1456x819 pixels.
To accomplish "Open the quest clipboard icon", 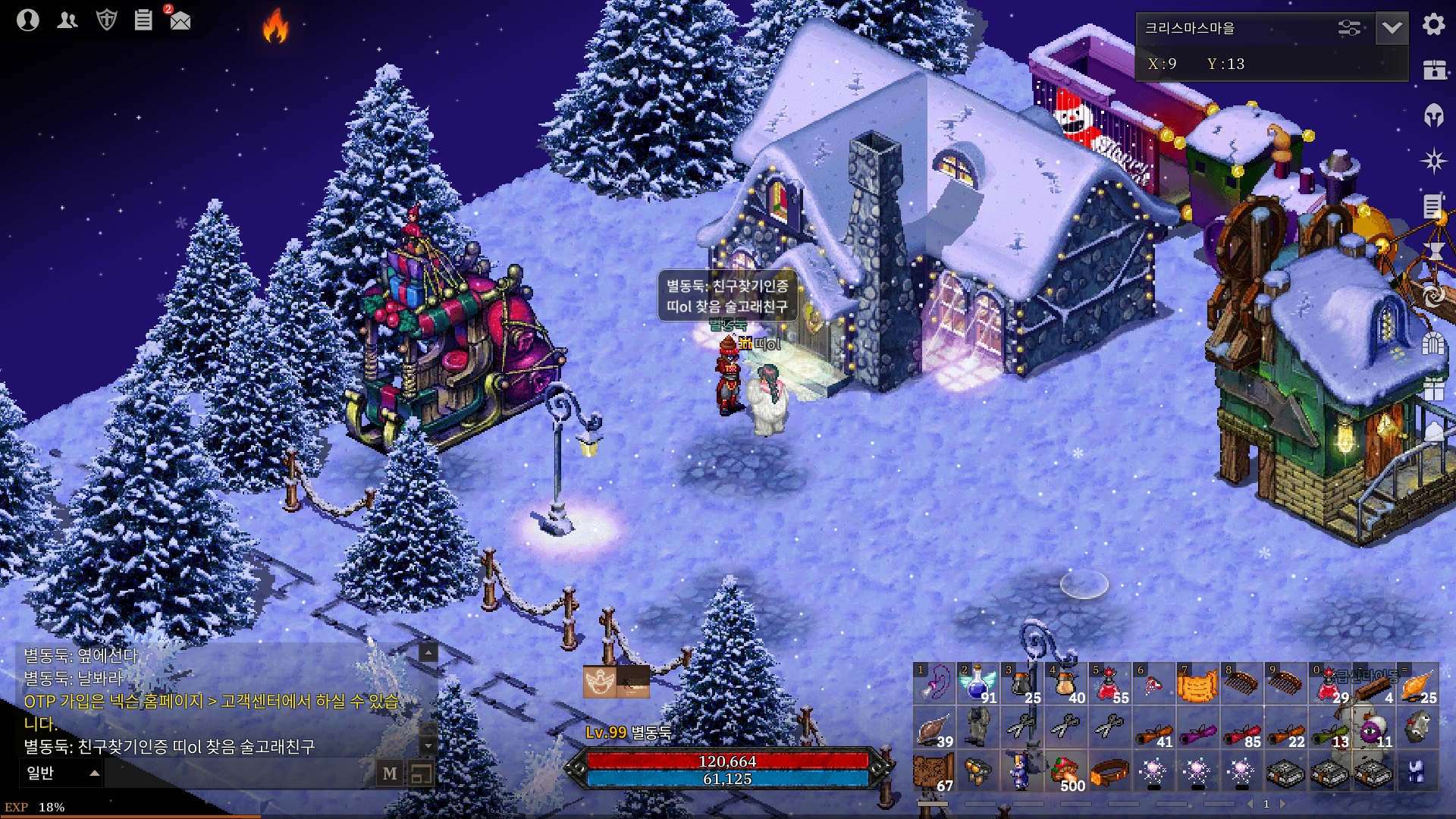I will coord(143,20).
